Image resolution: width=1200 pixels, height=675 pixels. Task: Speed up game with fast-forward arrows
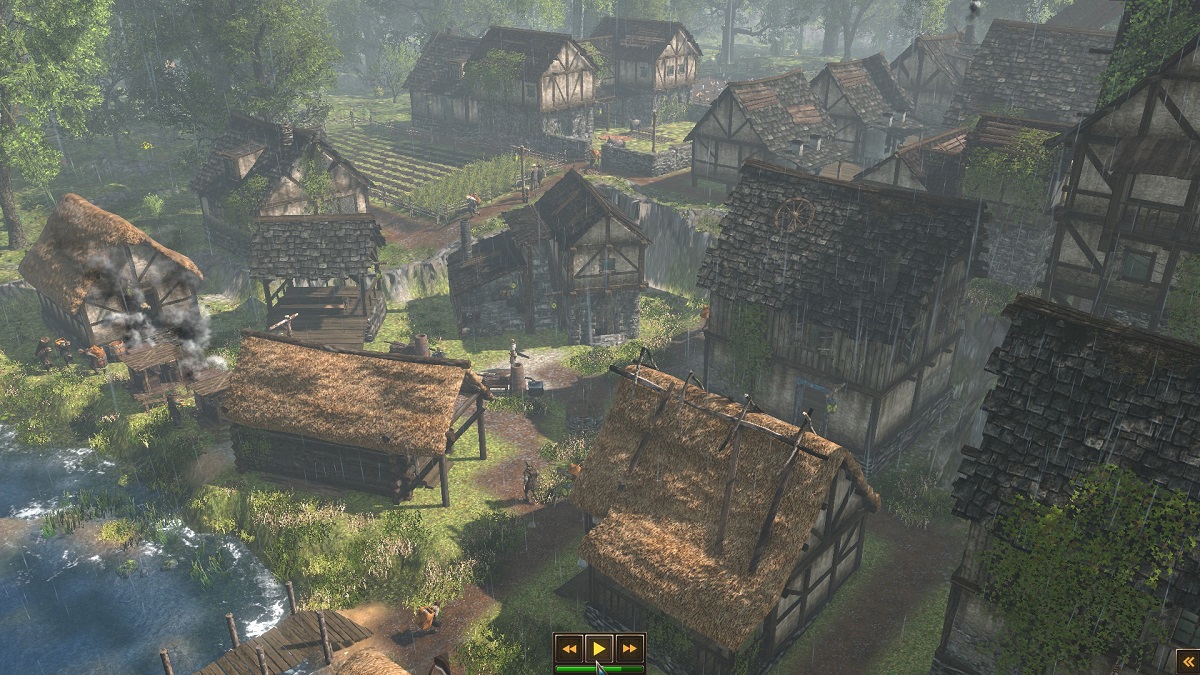(x=629, y=648)
